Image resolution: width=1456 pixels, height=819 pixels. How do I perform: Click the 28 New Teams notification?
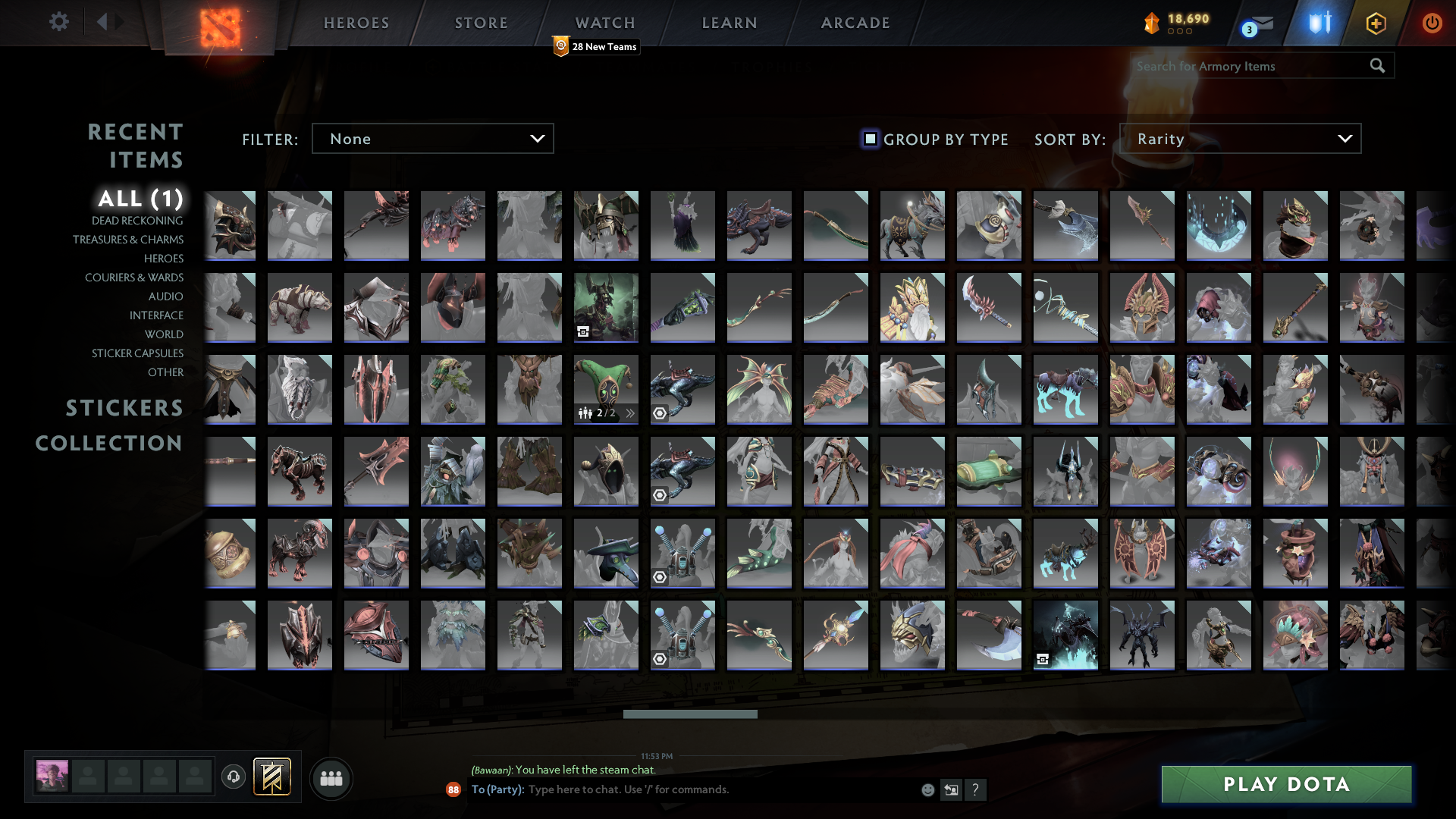point(596,46)
